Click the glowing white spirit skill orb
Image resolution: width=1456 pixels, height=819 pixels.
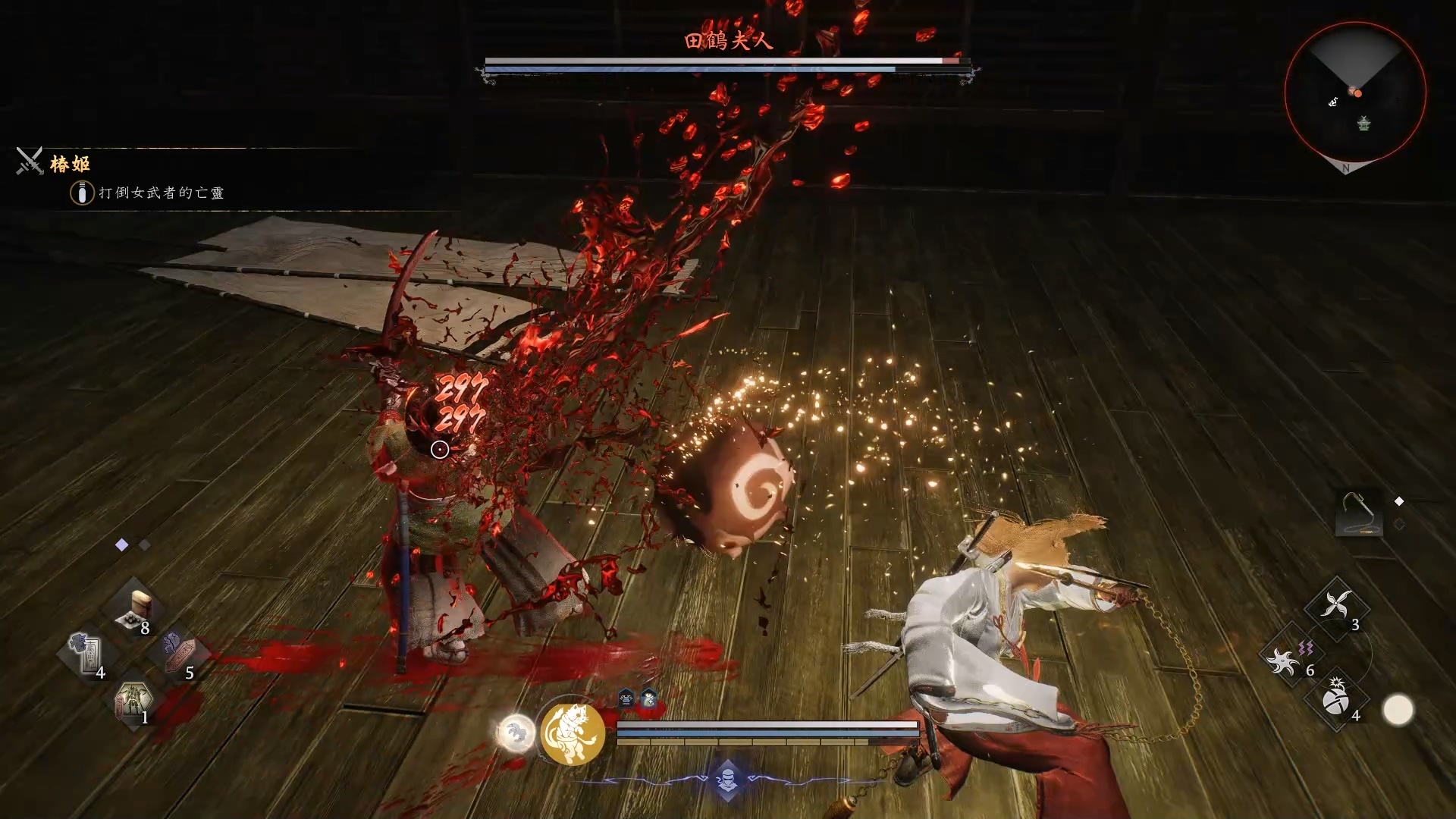click(x=516, y=733)
